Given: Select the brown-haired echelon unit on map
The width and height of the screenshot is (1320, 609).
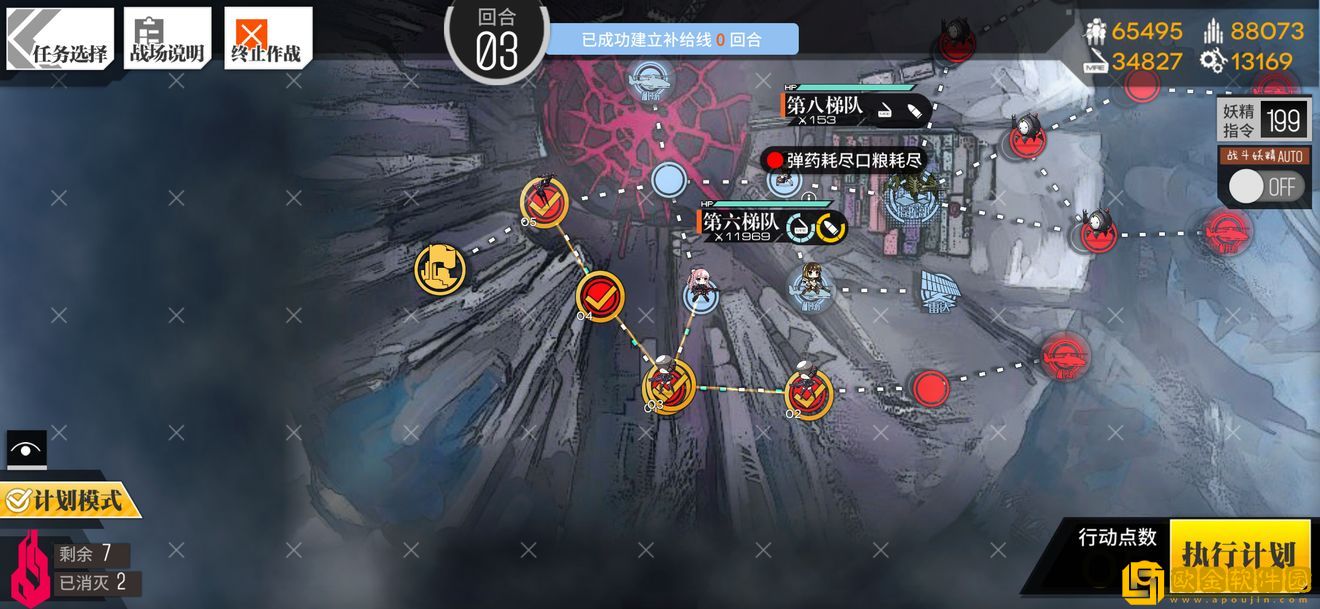Looking at the screenshot, I should point(811,284).
